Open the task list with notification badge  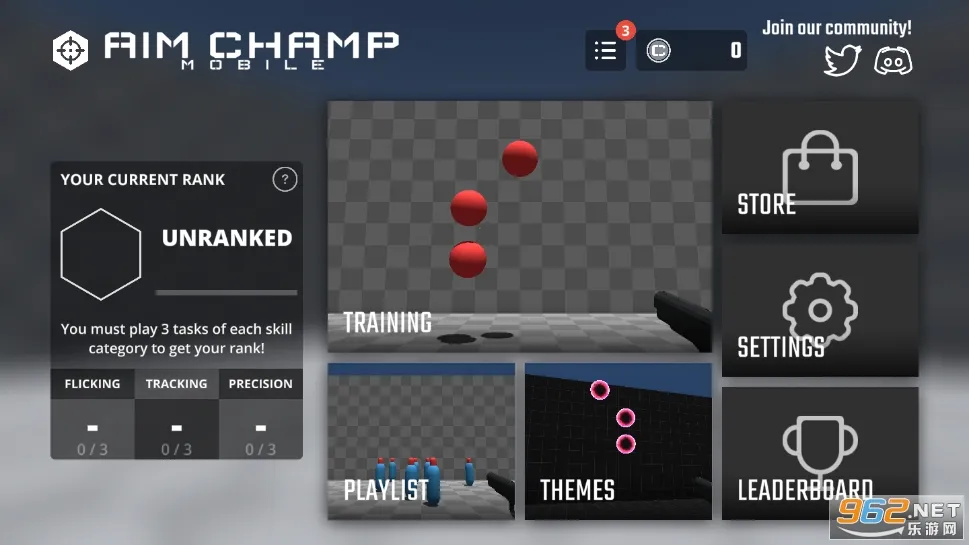pyautogui.click(x=606, y=51)
